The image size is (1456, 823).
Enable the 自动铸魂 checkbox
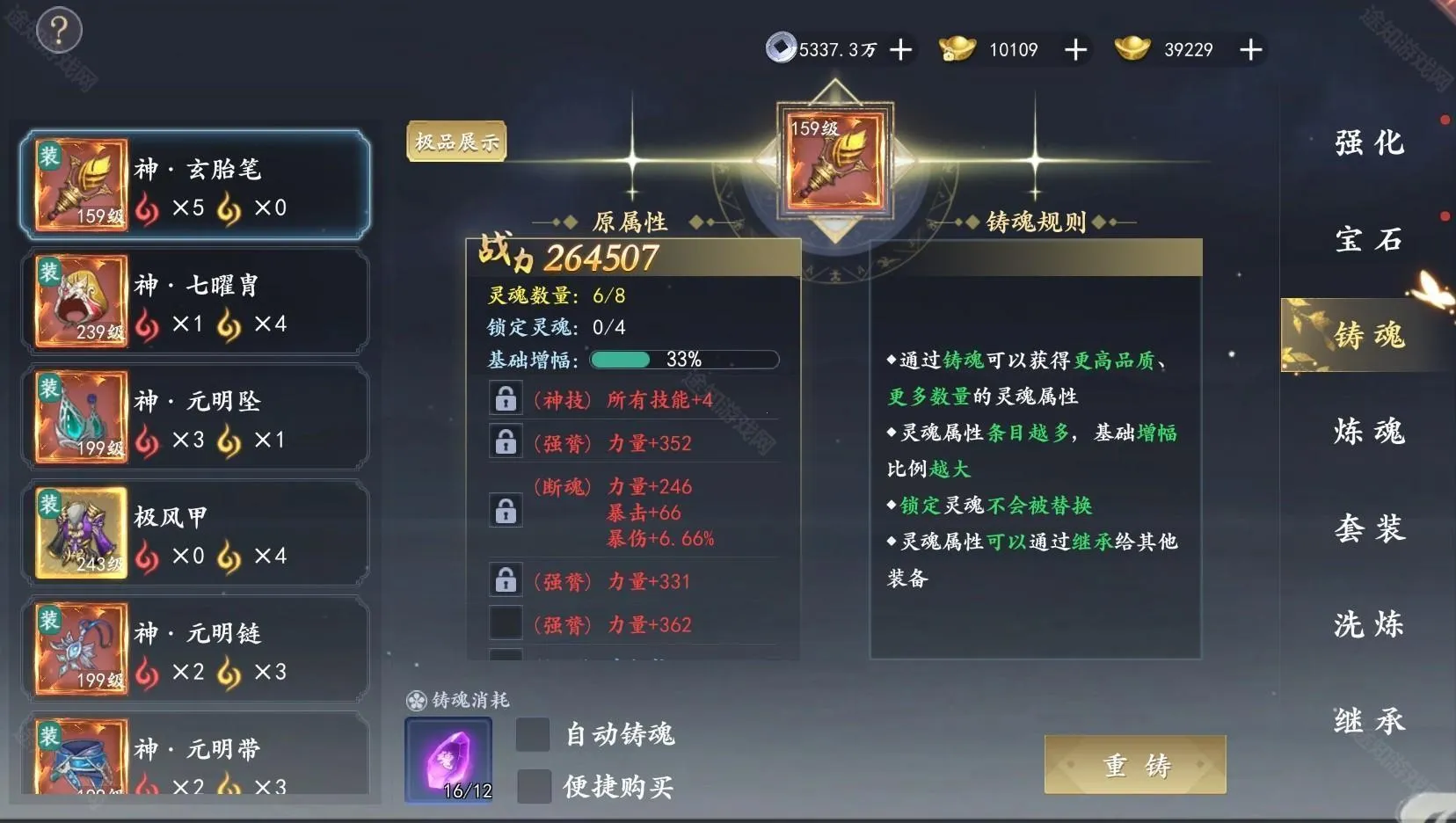coord(531,734)
